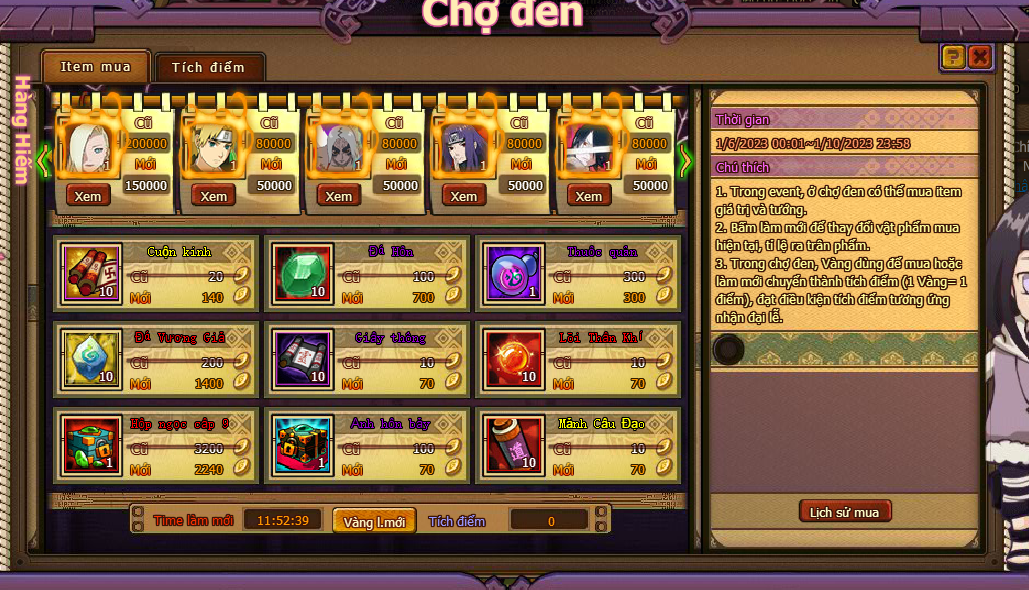Show previous rare heroes with left arrow

click(43, 160)
